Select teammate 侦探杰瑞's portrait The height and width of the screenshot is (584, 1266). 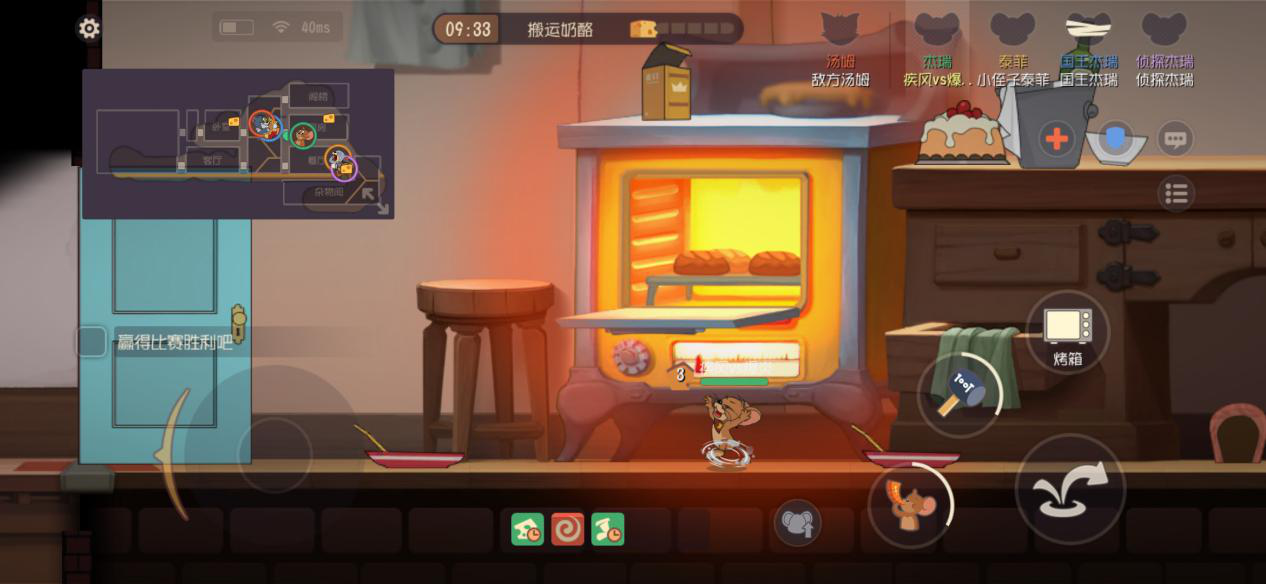click(x=1164, y=32)
